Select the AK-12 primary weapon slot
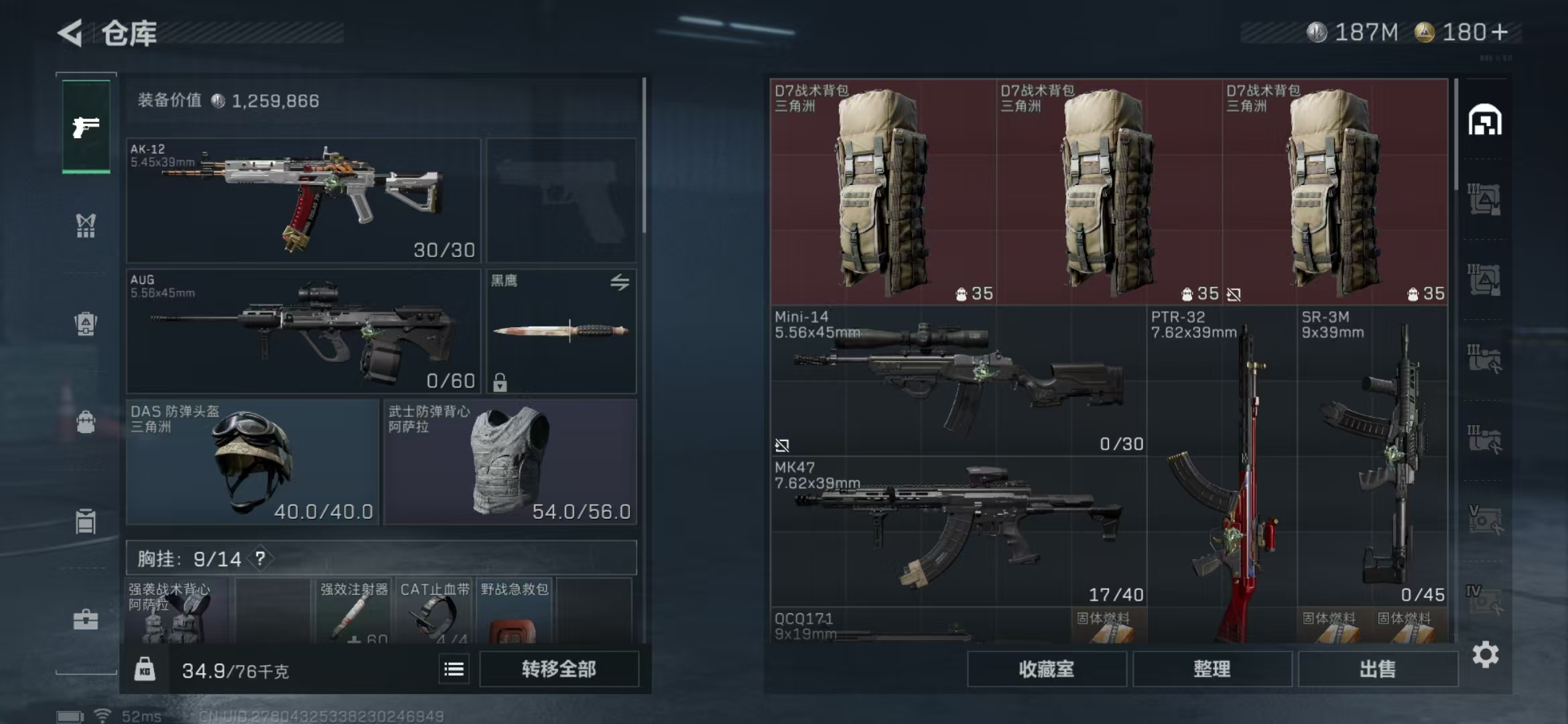Image resolution: width=1568 pixels, height=724 pixels. point(304,200)
